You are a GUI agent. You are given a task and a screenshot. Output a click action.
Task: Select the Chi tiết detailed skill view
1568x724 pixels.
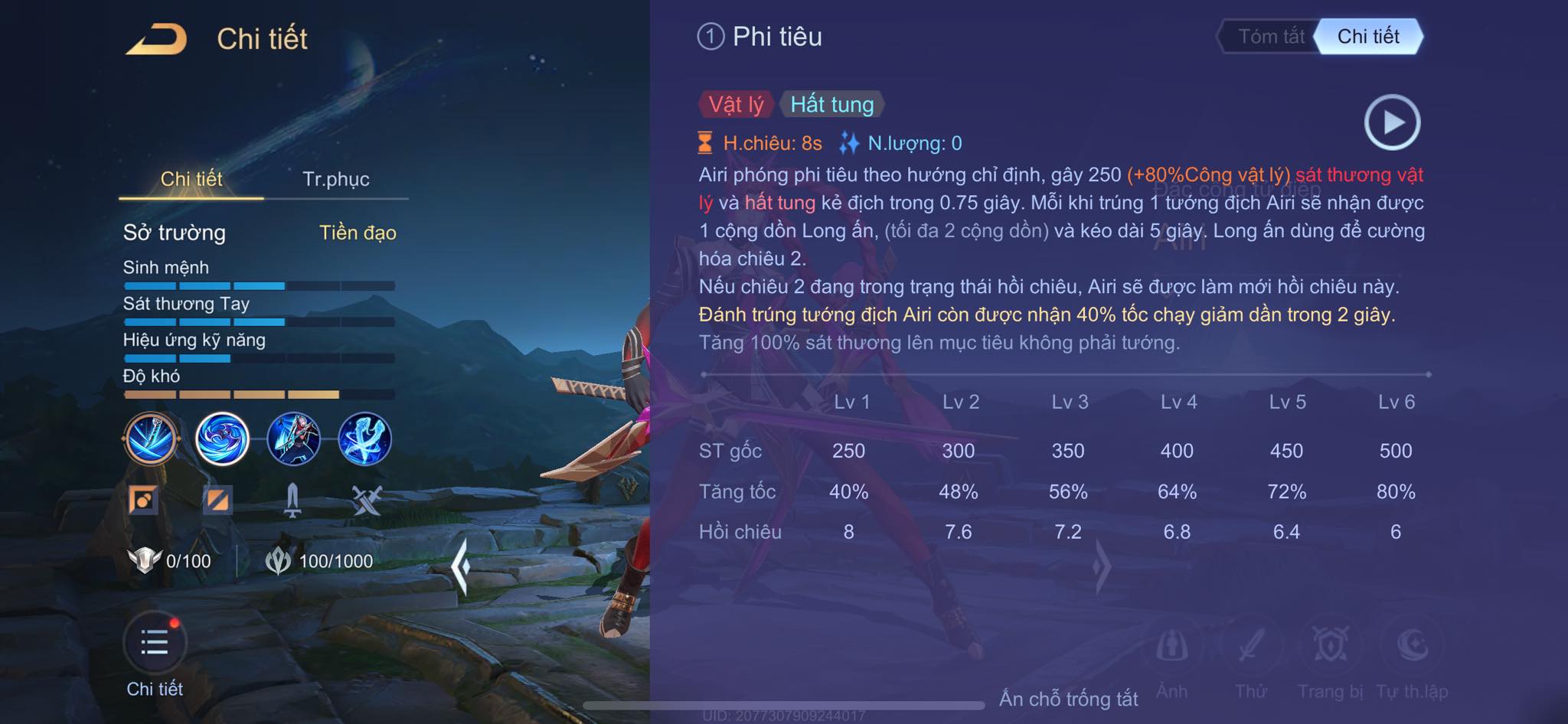1368,37
